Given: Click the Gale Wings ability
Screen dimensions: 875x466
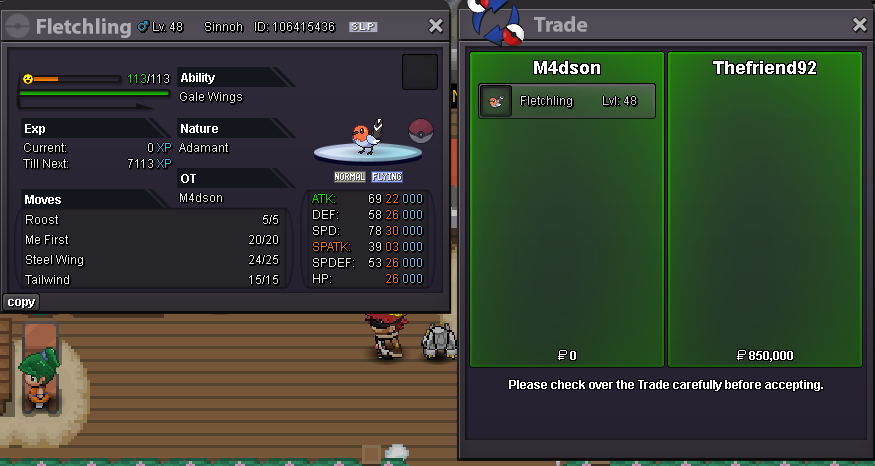Looking at the screenshot, I should point(210,97).
